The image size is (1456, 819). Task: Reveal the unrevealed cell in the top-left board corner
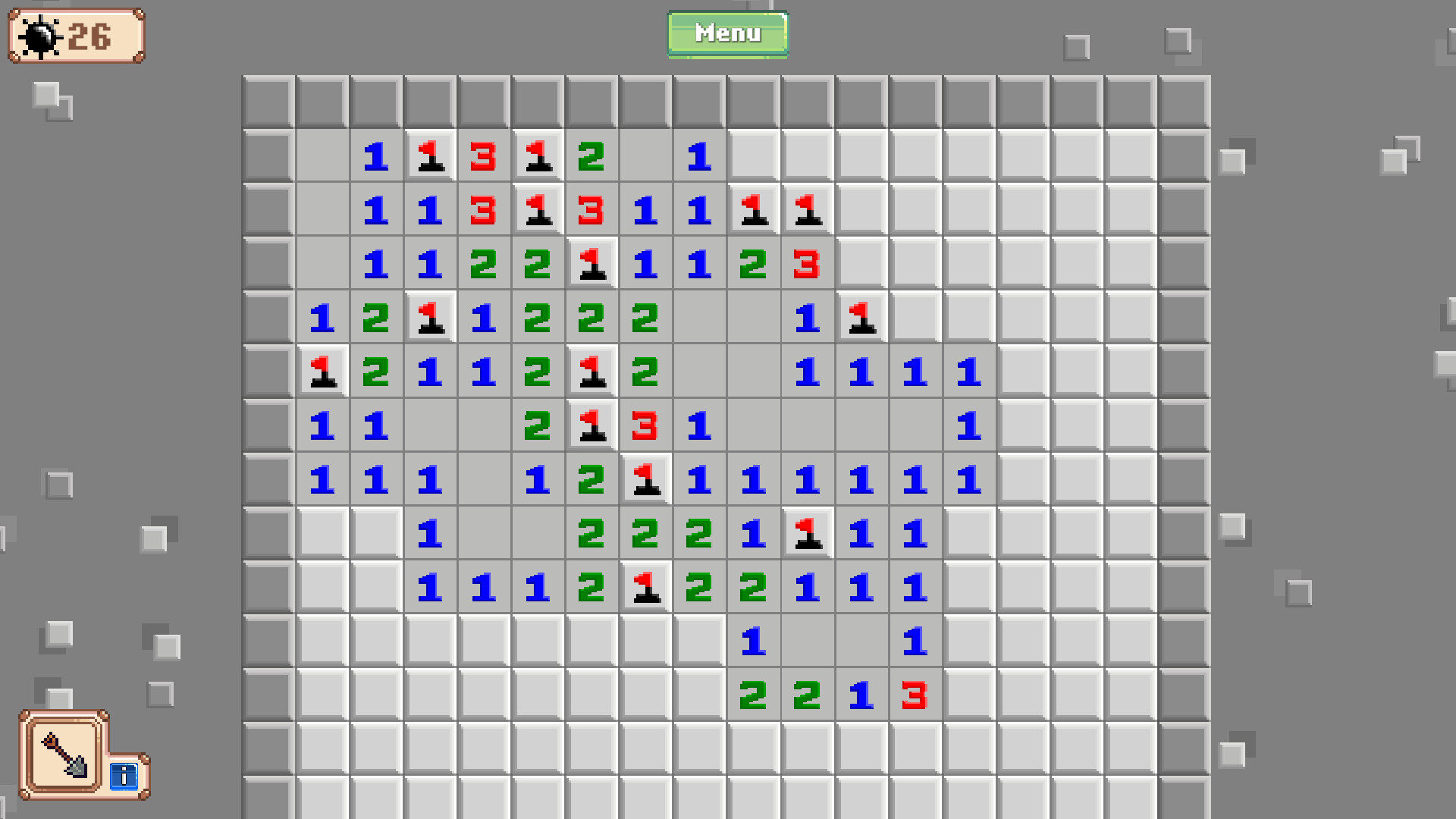click(269, 102)
